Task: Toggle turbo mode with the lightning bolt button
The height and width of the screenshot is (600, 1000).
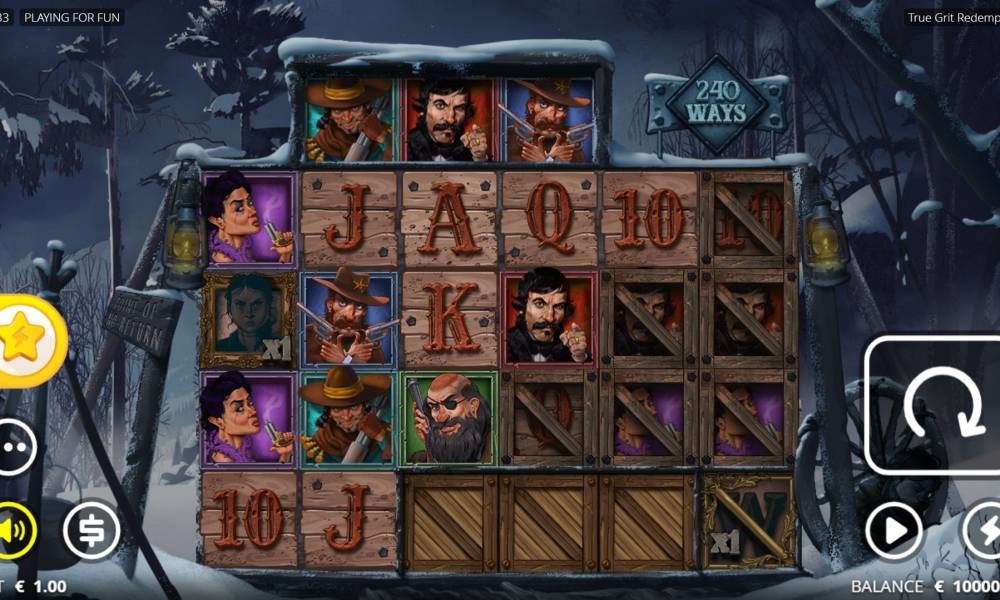Action: tap(982, 530)
